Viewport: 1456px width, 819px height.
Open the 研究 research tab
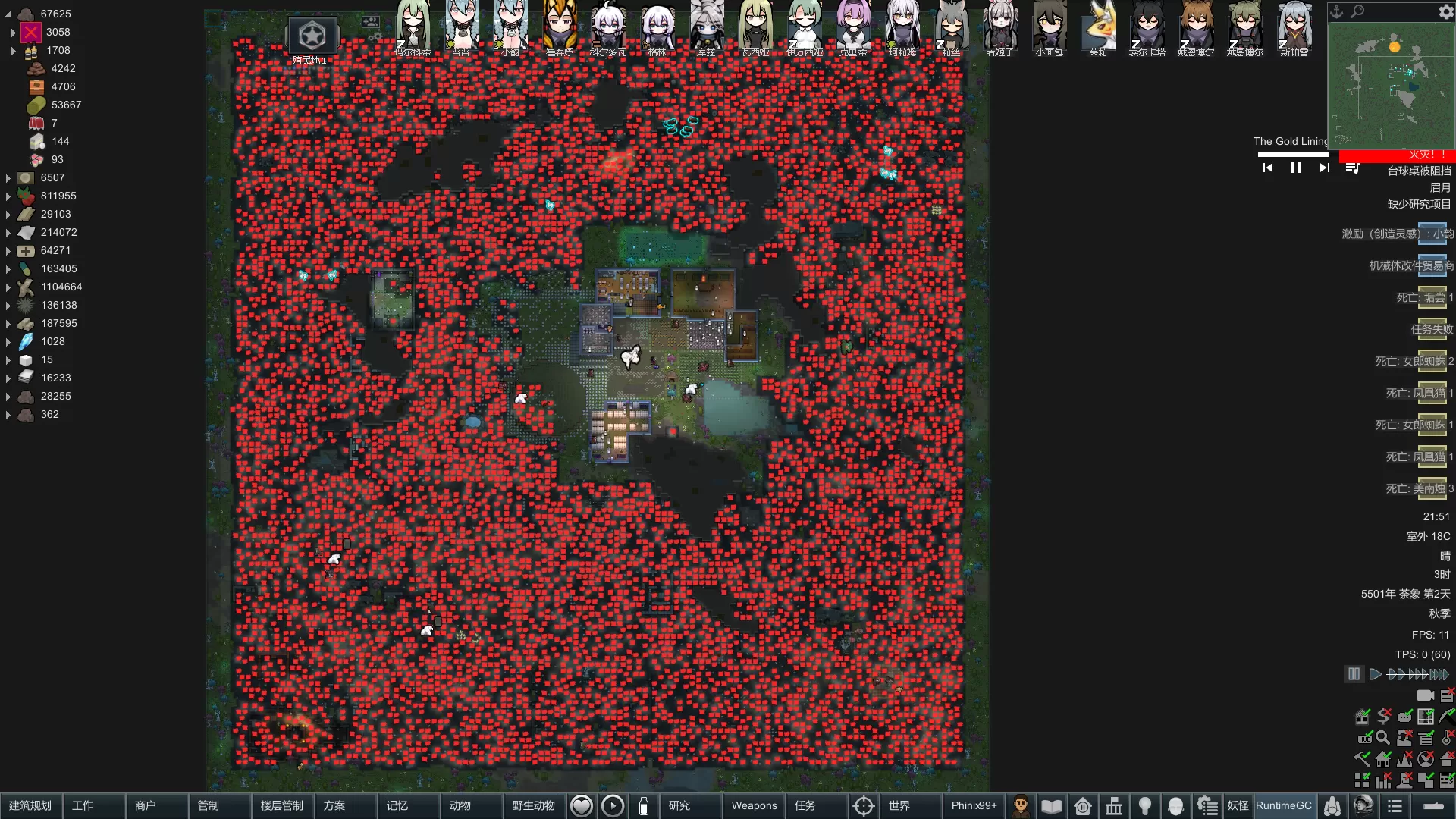point(679,805)
